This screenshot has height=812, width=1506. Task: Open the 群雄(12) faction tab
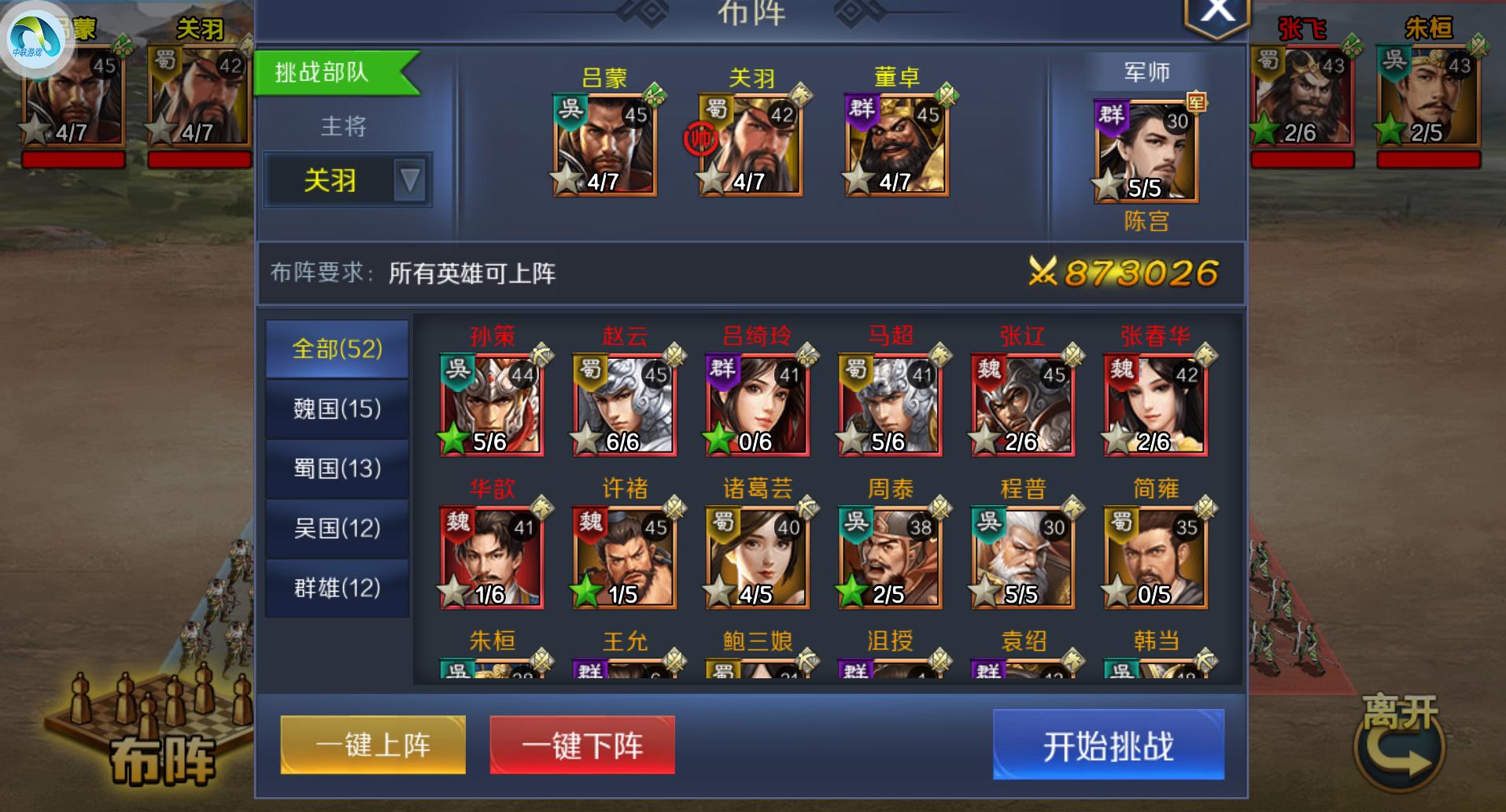[337, 588]
